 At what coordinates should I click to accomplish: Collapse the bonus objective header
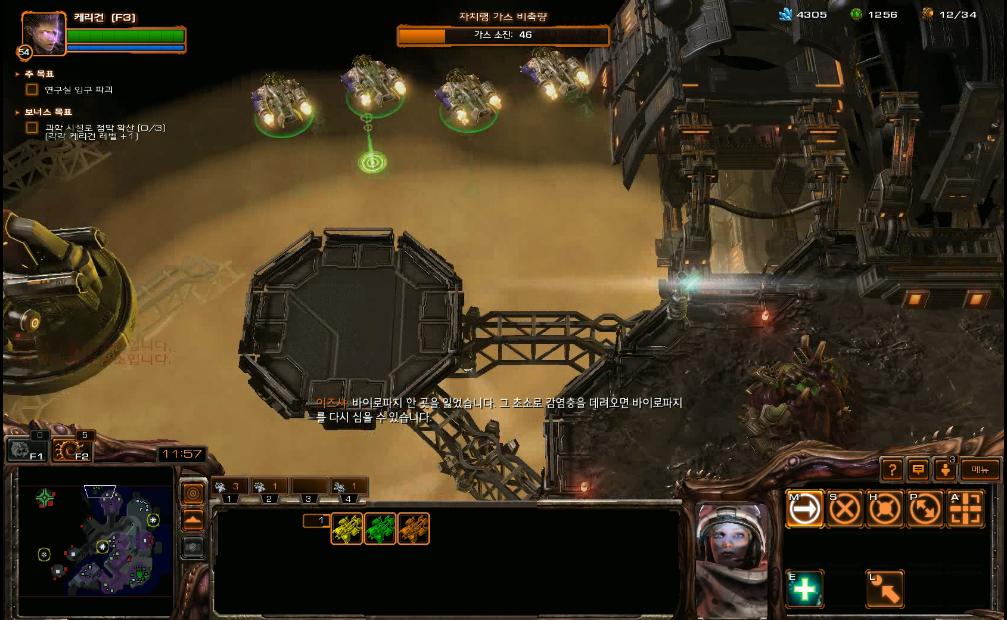pyautogui.click(x=18, y=112)
